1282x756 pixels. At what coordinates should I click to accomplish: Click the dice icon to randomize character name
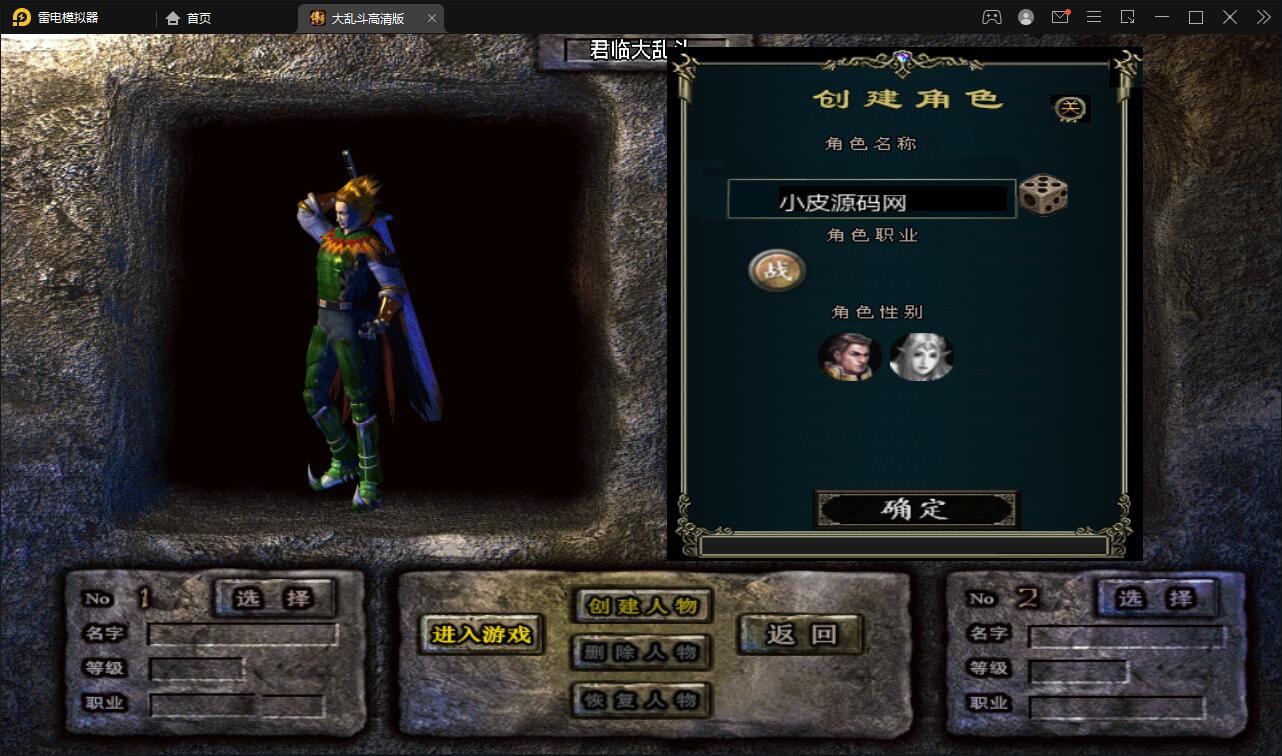coord(1045,197)
